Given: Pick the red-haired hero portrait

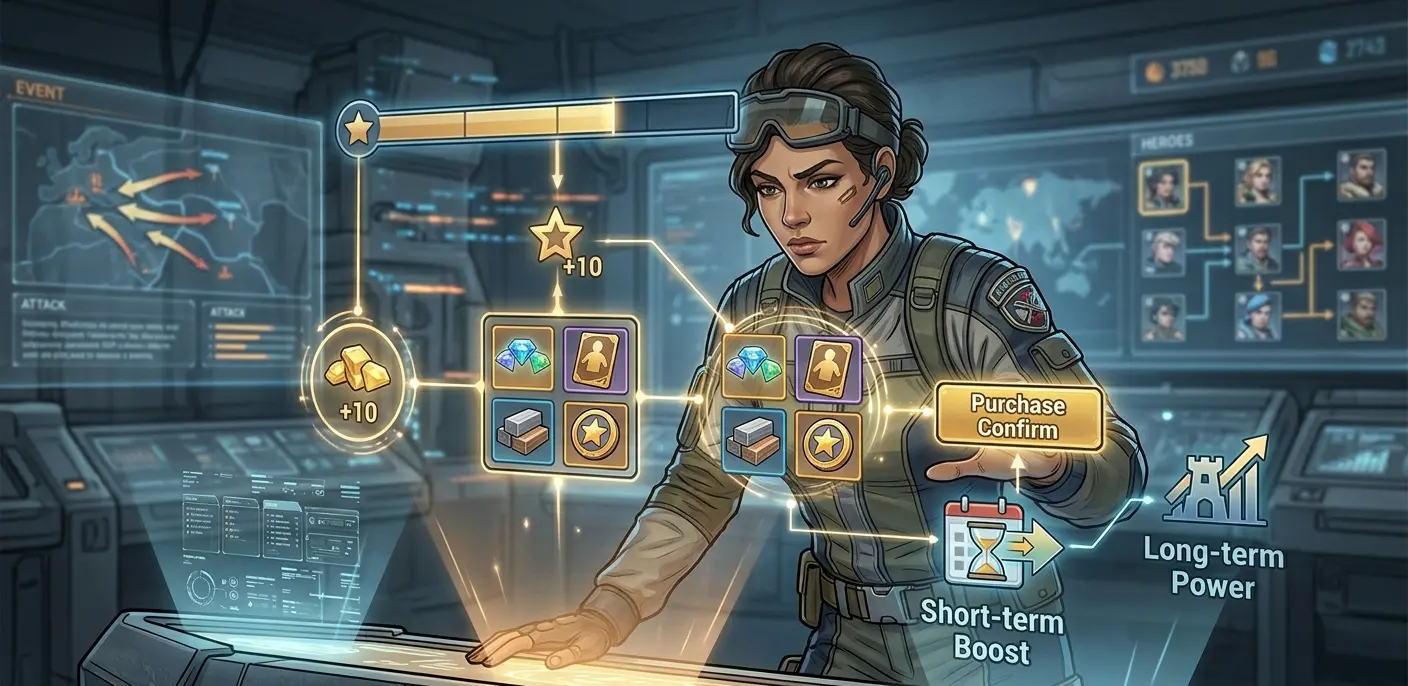Looking at the screenshot, I should [1361, 245].
